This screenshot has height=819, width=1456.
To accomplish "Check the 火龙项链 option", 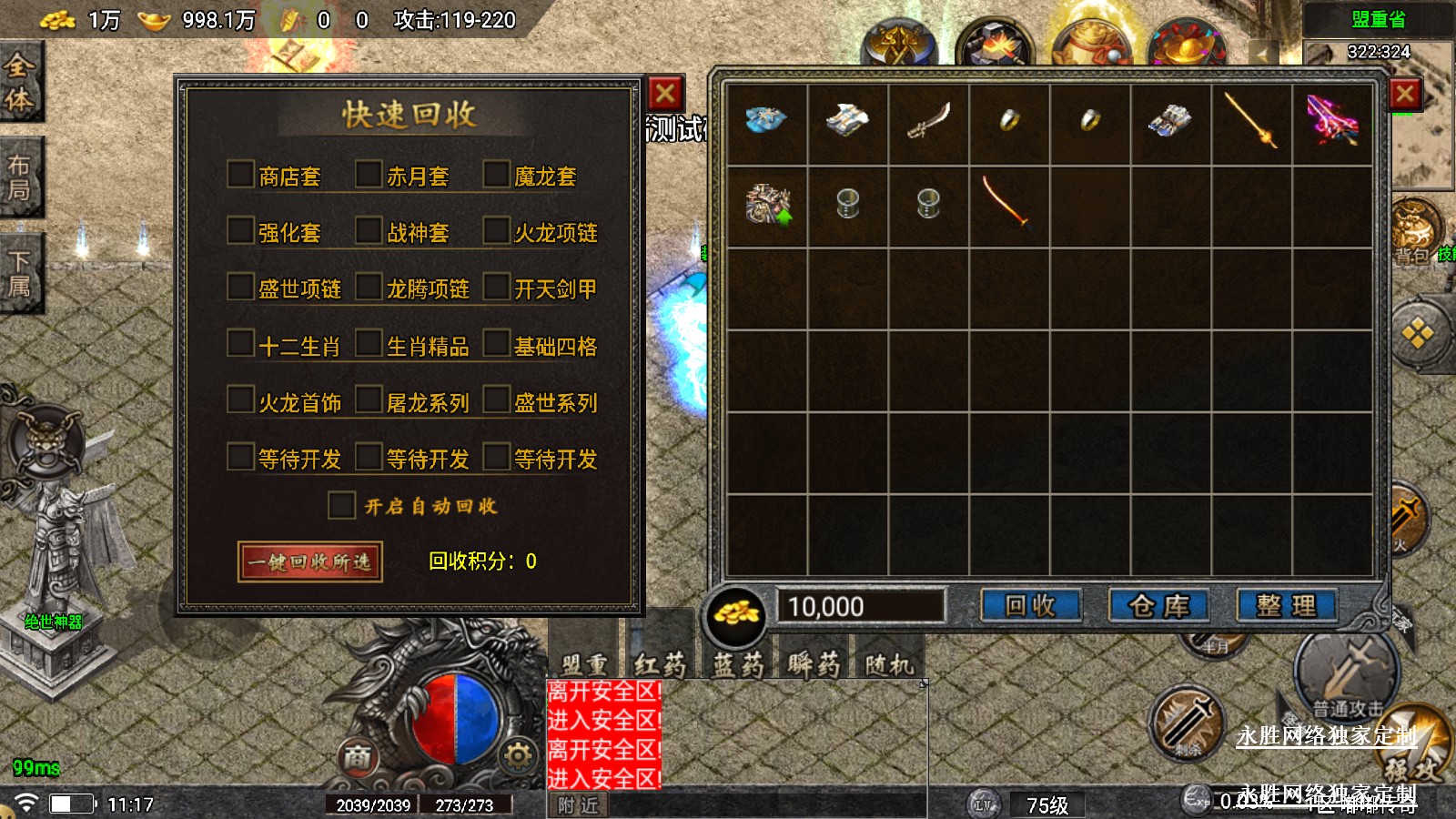I will point(496,231).
